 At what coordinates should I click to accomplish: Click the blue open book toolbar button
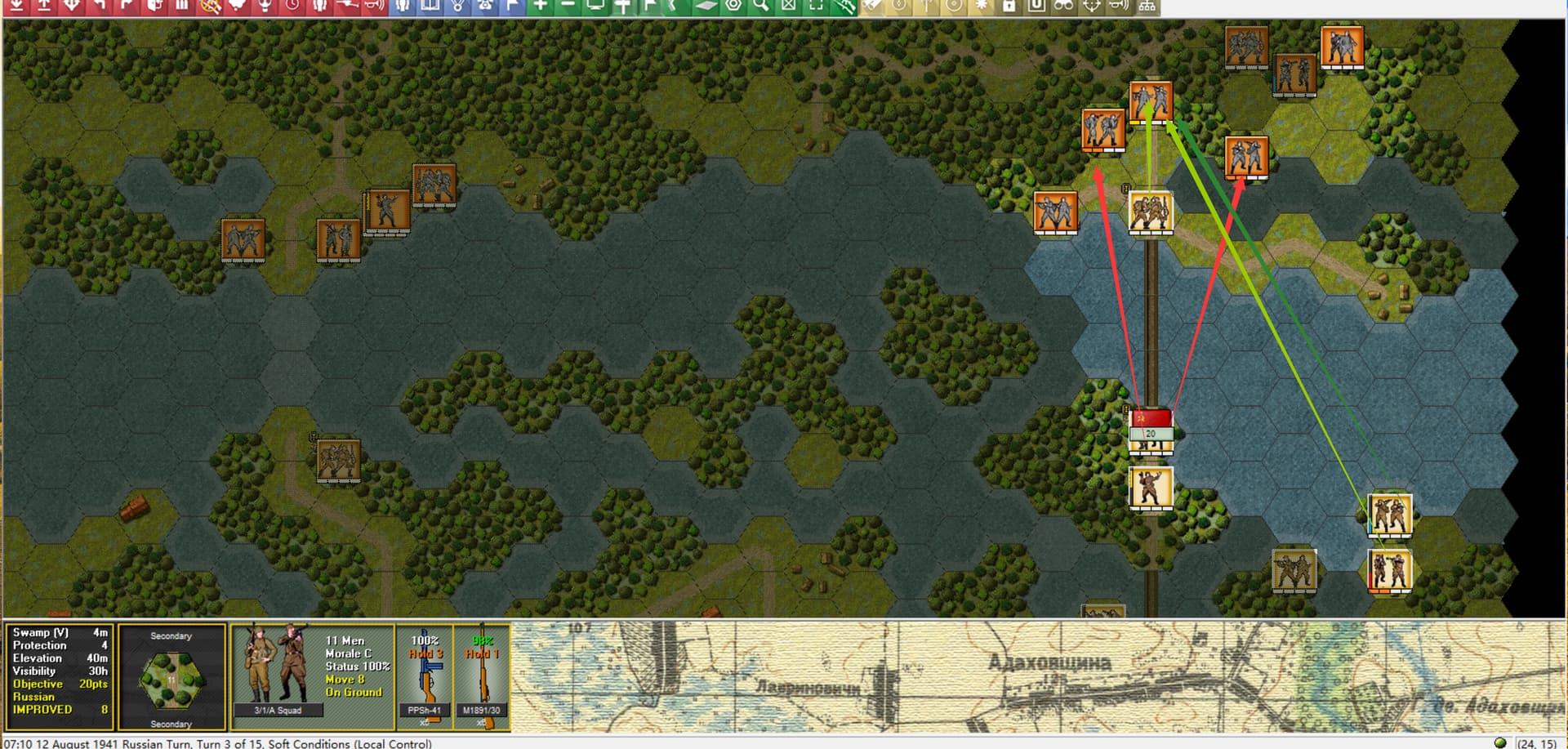[x=430, y=7]
